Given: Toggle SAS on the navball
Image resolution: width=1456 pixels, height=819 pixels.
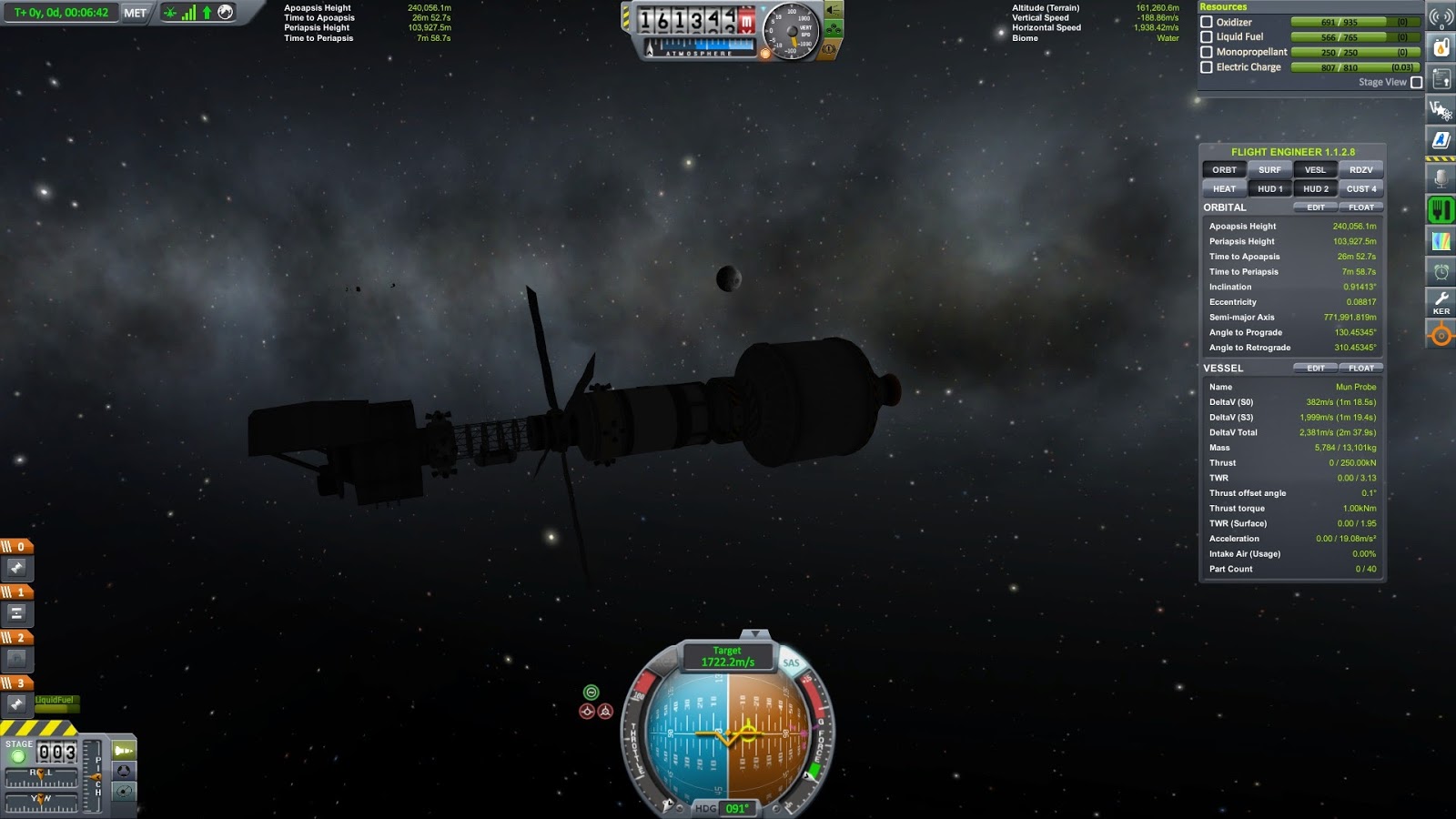Looking at the screenshot, I should [x=789, y=662].
